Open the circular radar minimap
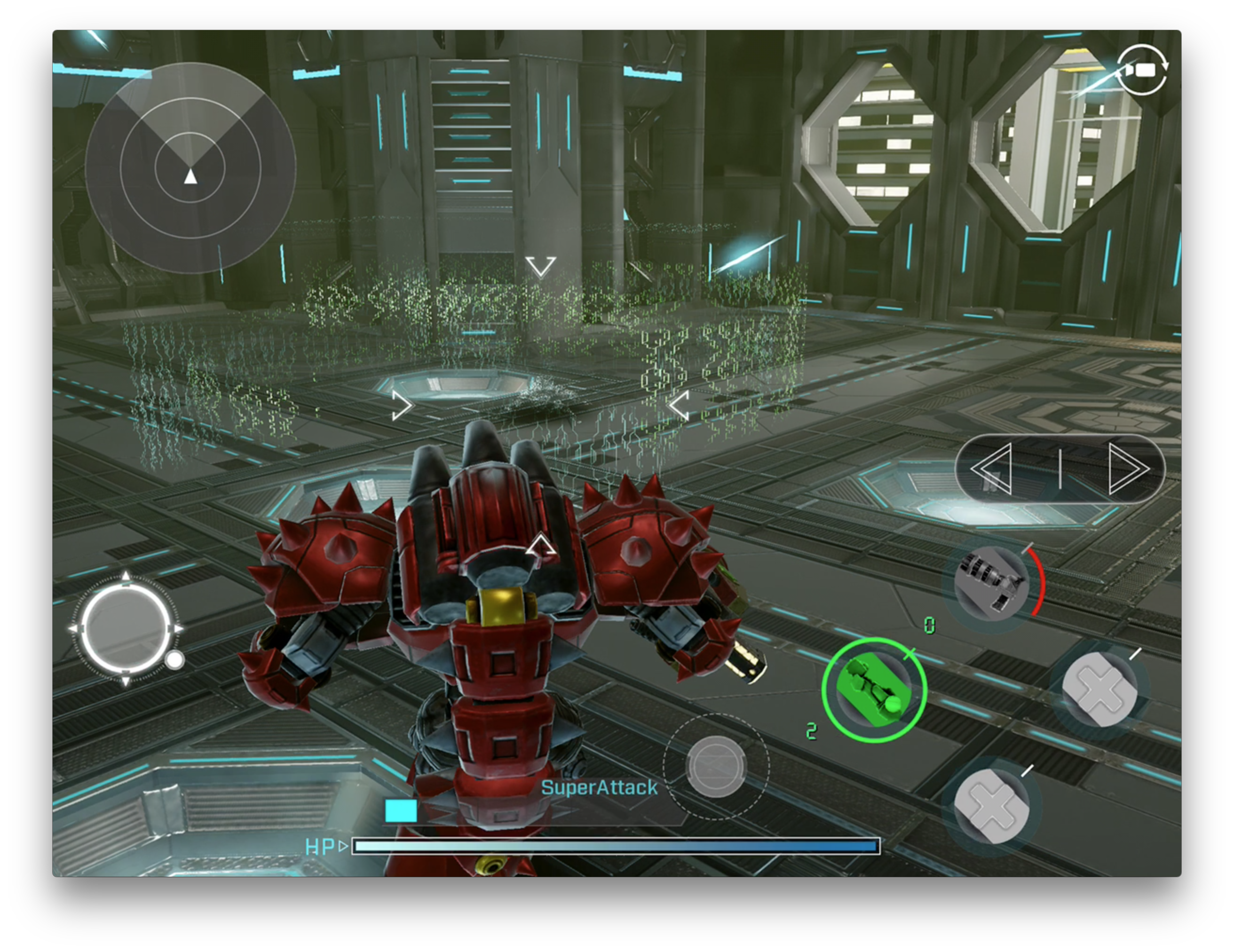The width and height of the screenshot is (1234, 952). pos(190,168)
